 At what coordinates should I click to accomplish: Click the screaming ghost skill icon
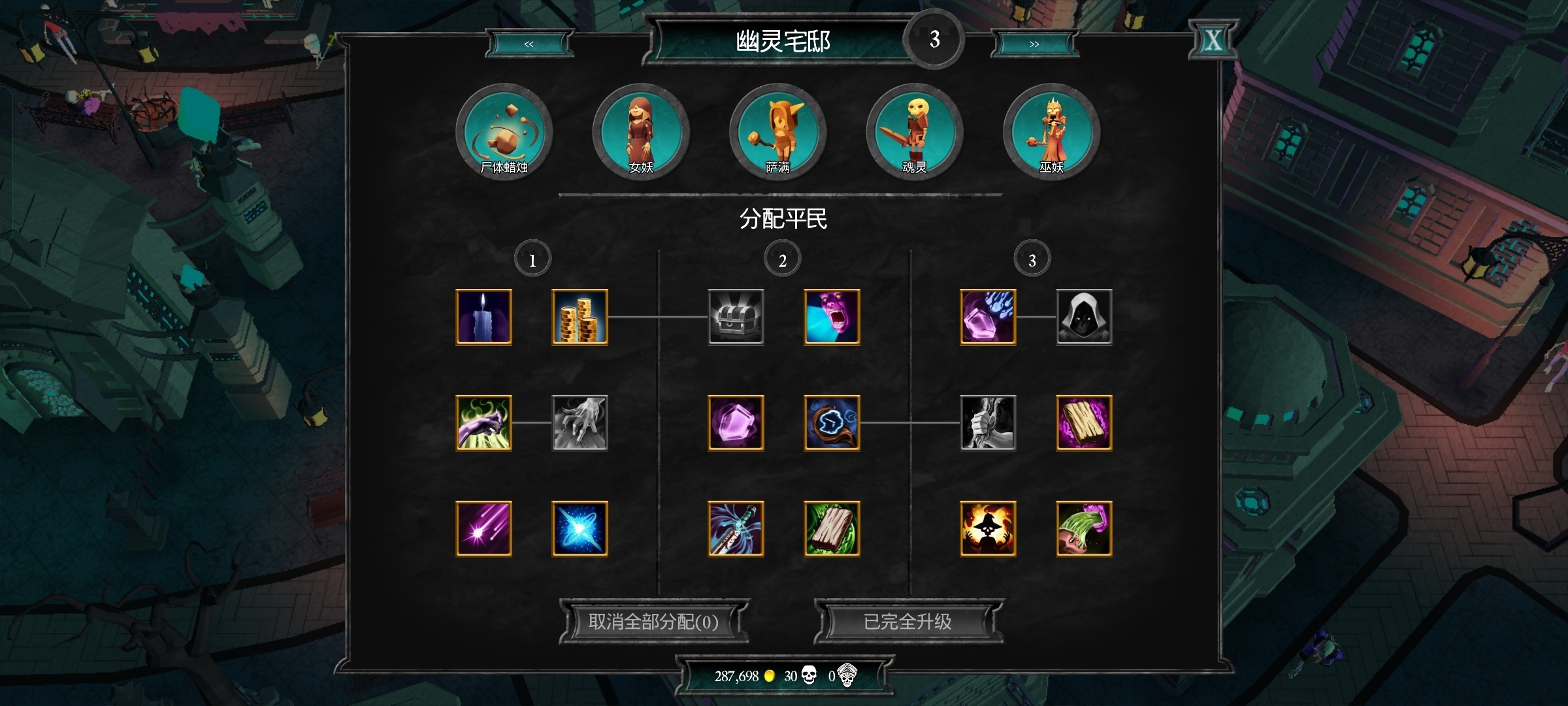click(831, 318)
